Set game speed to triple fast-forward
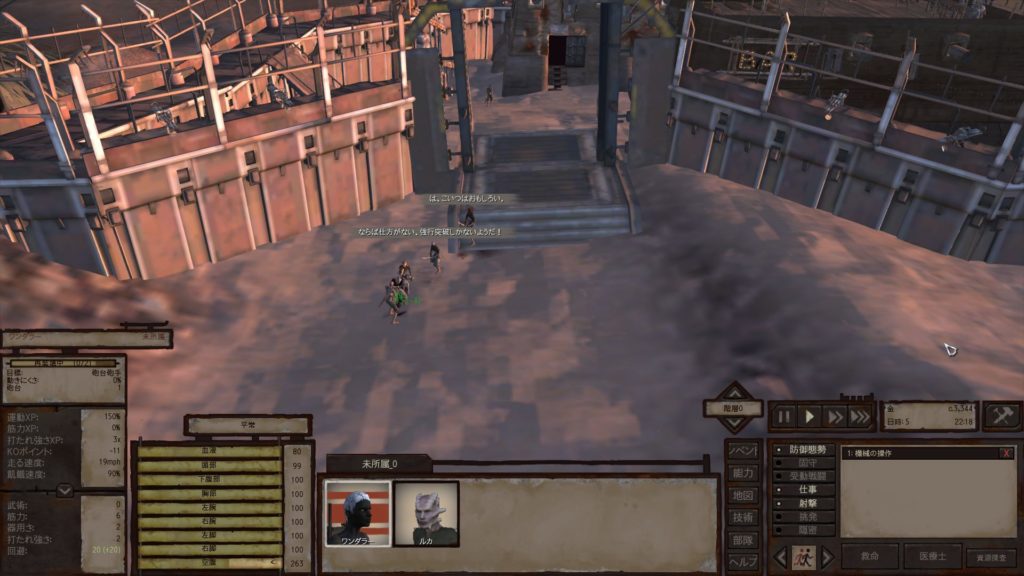Screen dimensions: 1024x576 tap(860, 416)
